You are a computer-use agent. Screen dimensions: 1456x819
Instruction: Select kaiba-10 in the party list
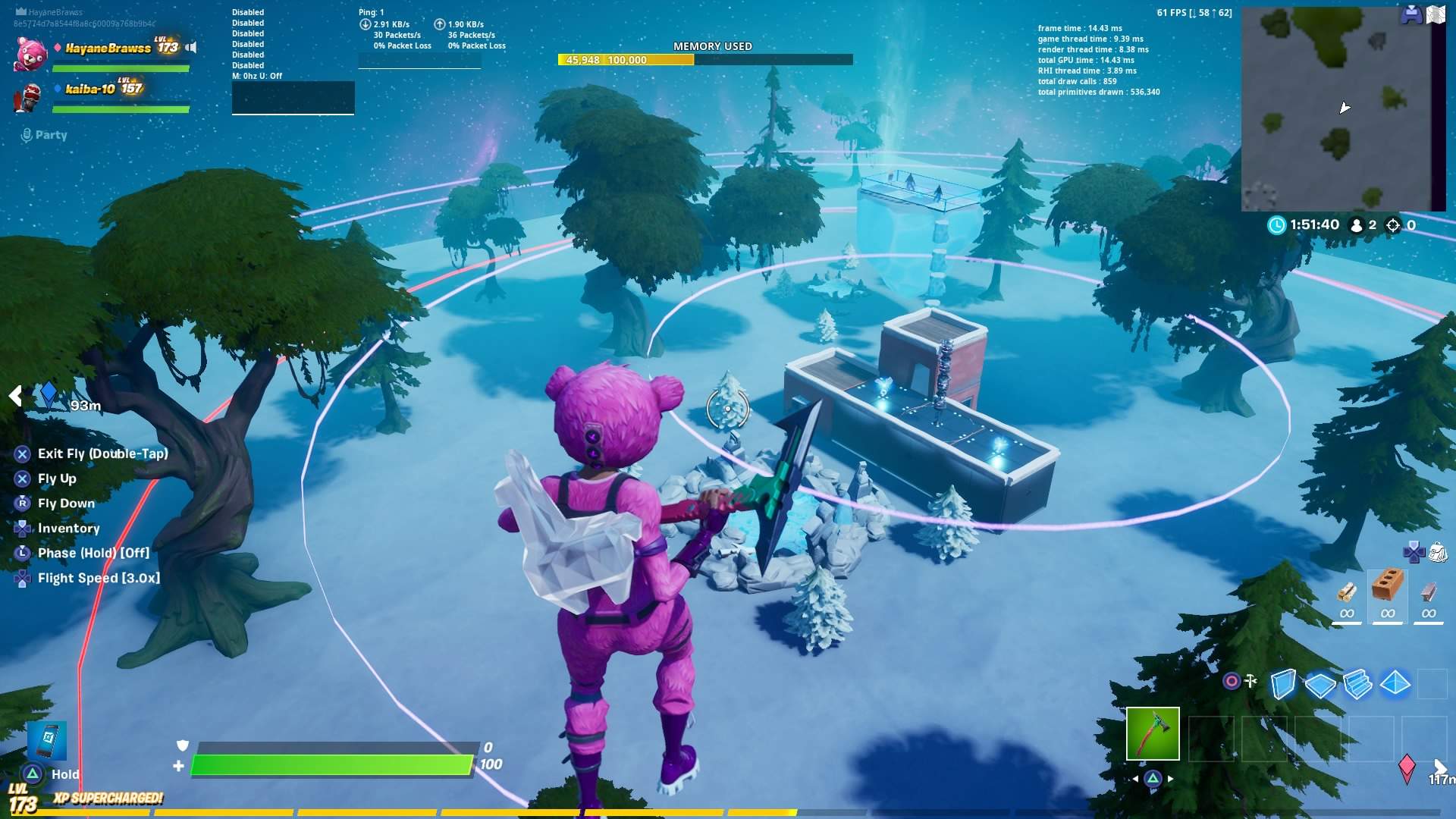[x=91, y=87]
